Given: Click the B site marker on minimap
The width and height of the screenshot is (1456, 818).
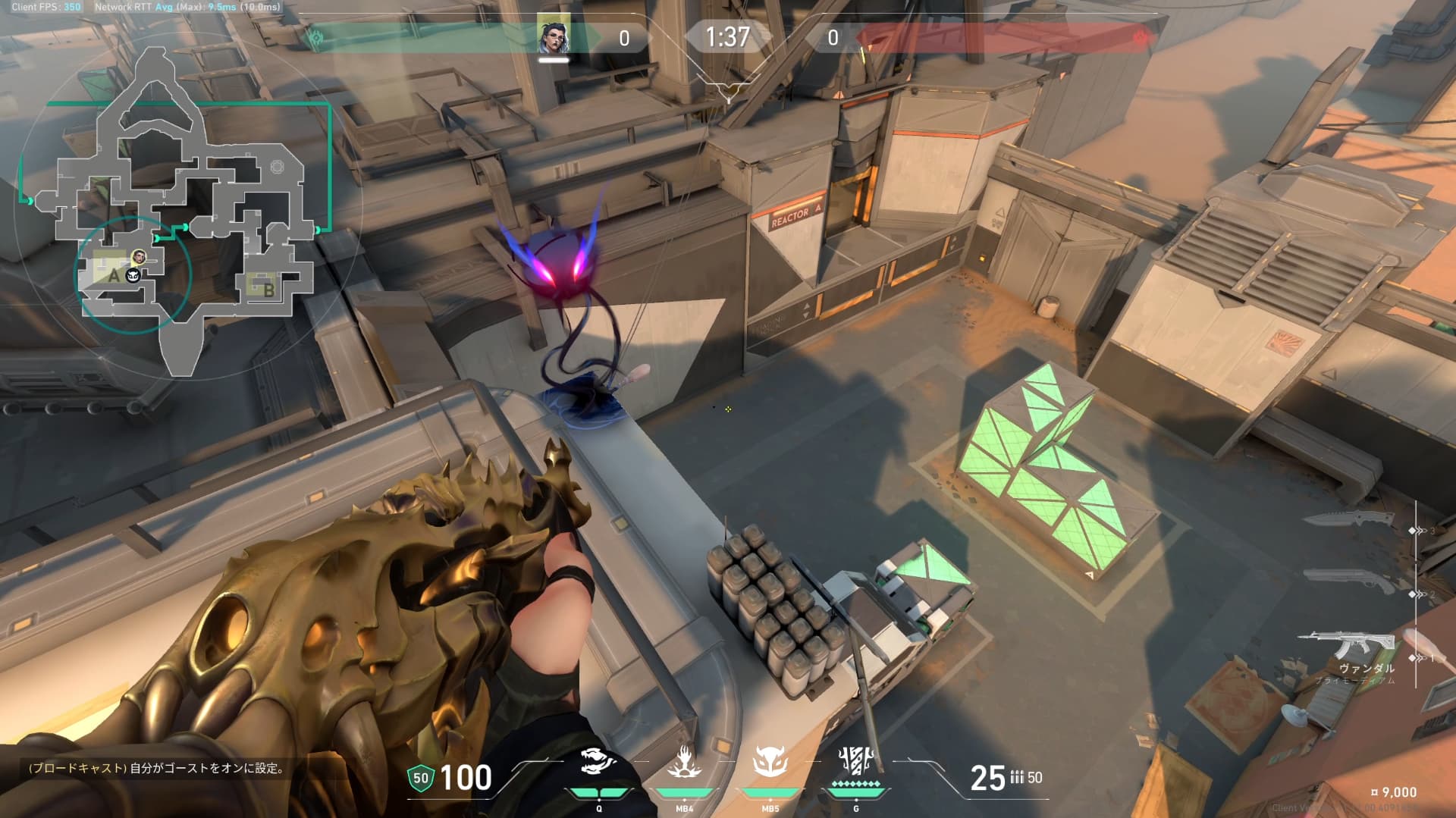Looking at the screenshot, I should click(268, 289).
